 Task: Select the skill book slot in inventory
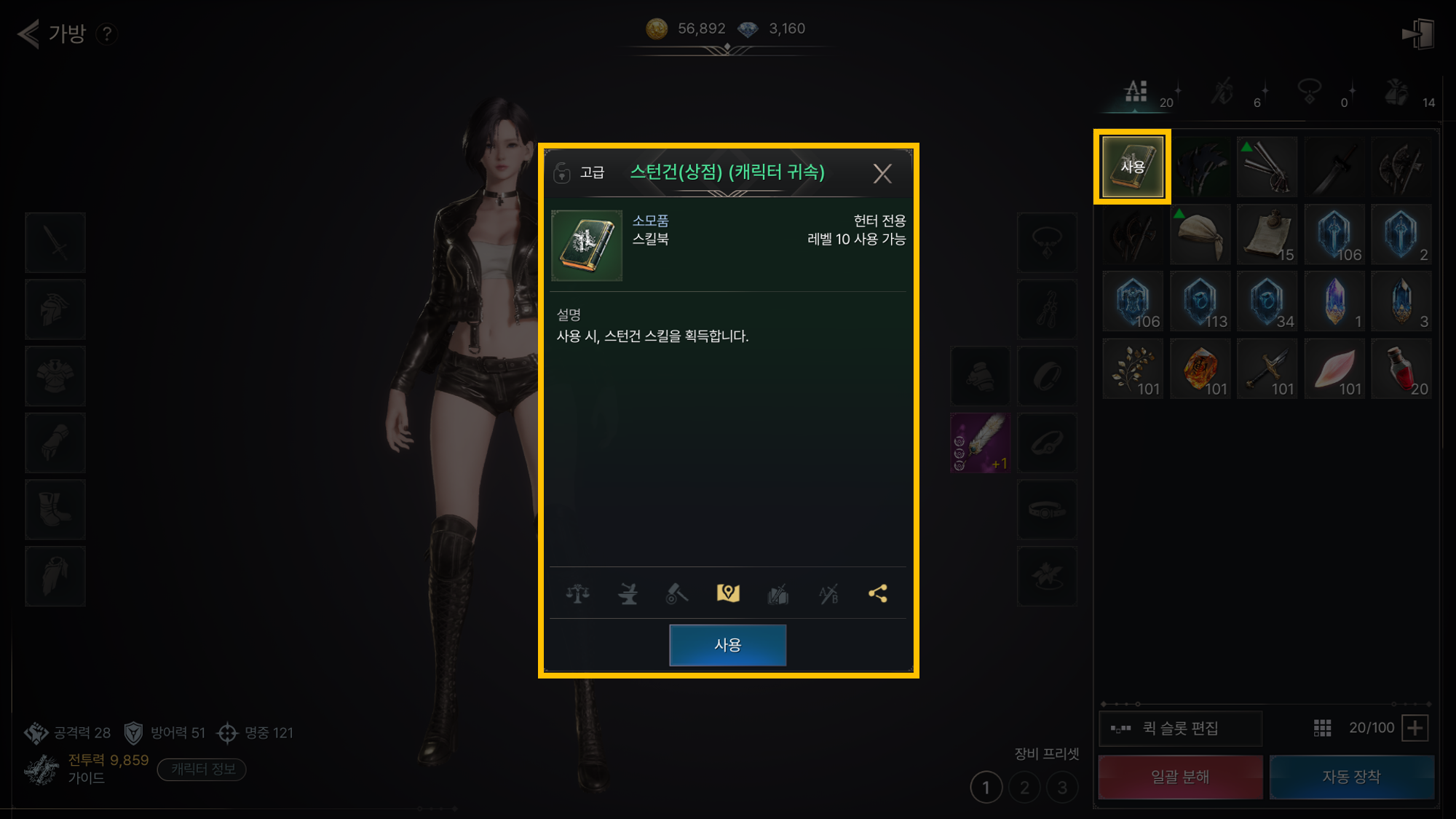pos(1133,167)
